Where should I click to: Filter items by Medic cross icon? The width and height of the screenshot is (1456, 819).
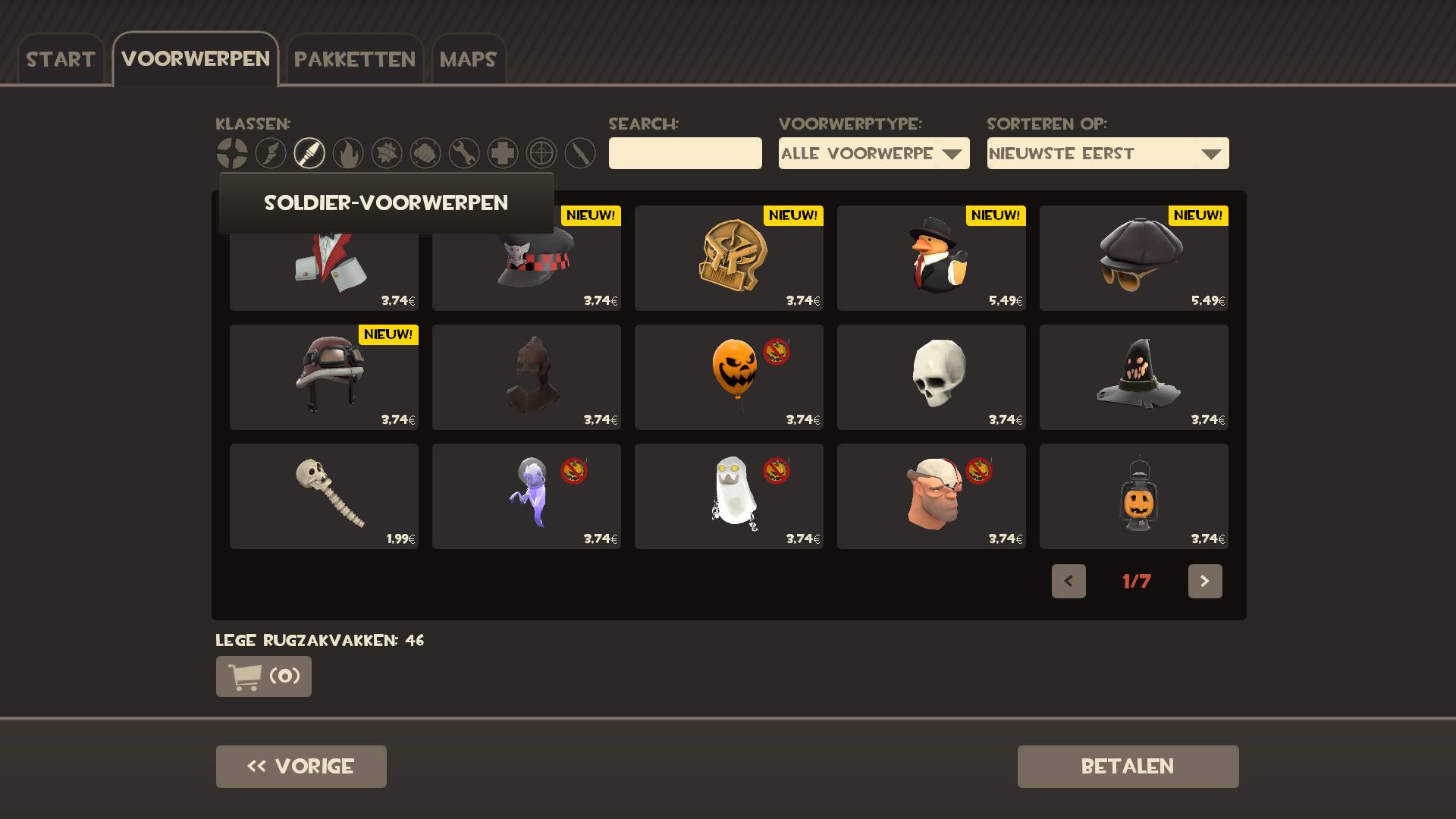pyautogui.click(x=503, y=153)
